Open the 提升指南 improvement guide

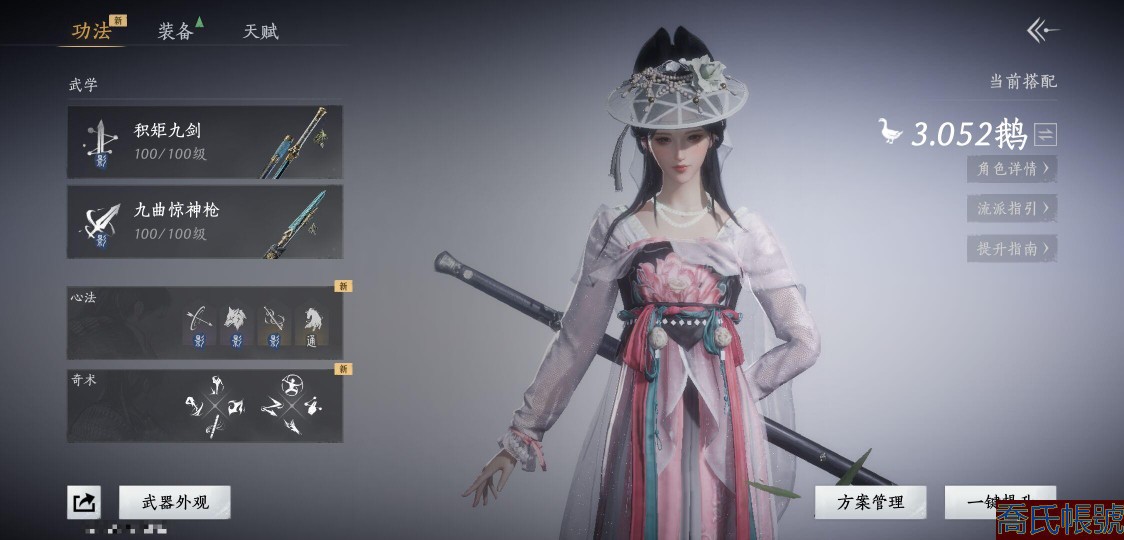[x=1012, y=248]
